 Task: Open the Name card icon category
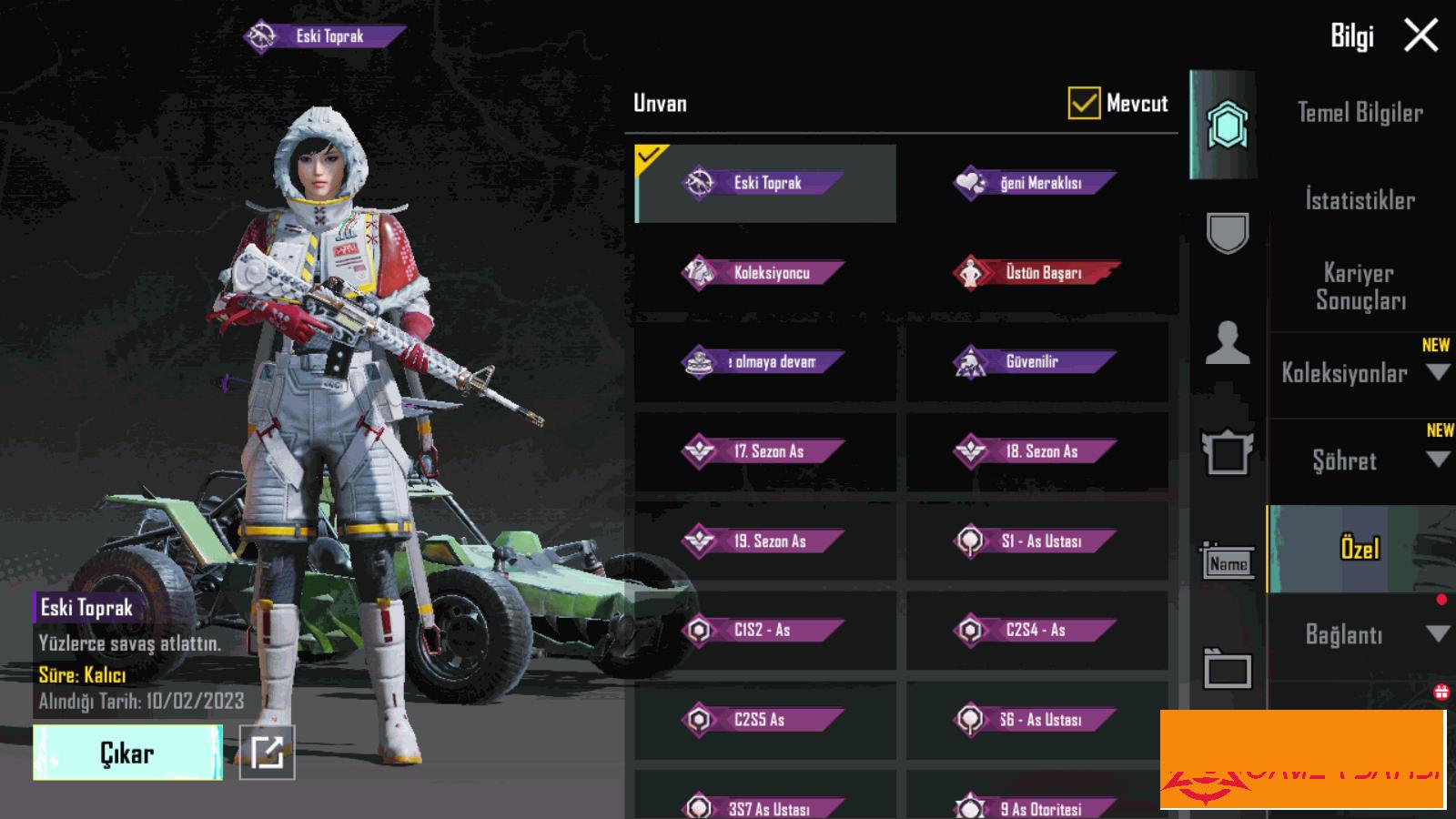(x=1228, y=563)
